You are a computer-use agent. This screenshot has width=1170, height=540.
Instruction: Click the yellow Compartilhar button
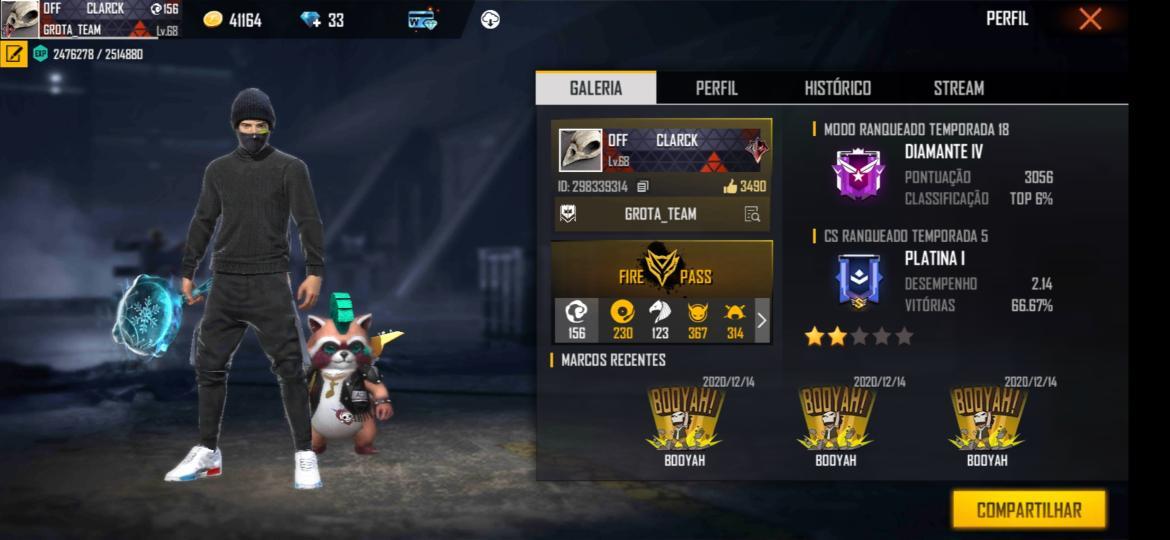tap(1028, 510)
